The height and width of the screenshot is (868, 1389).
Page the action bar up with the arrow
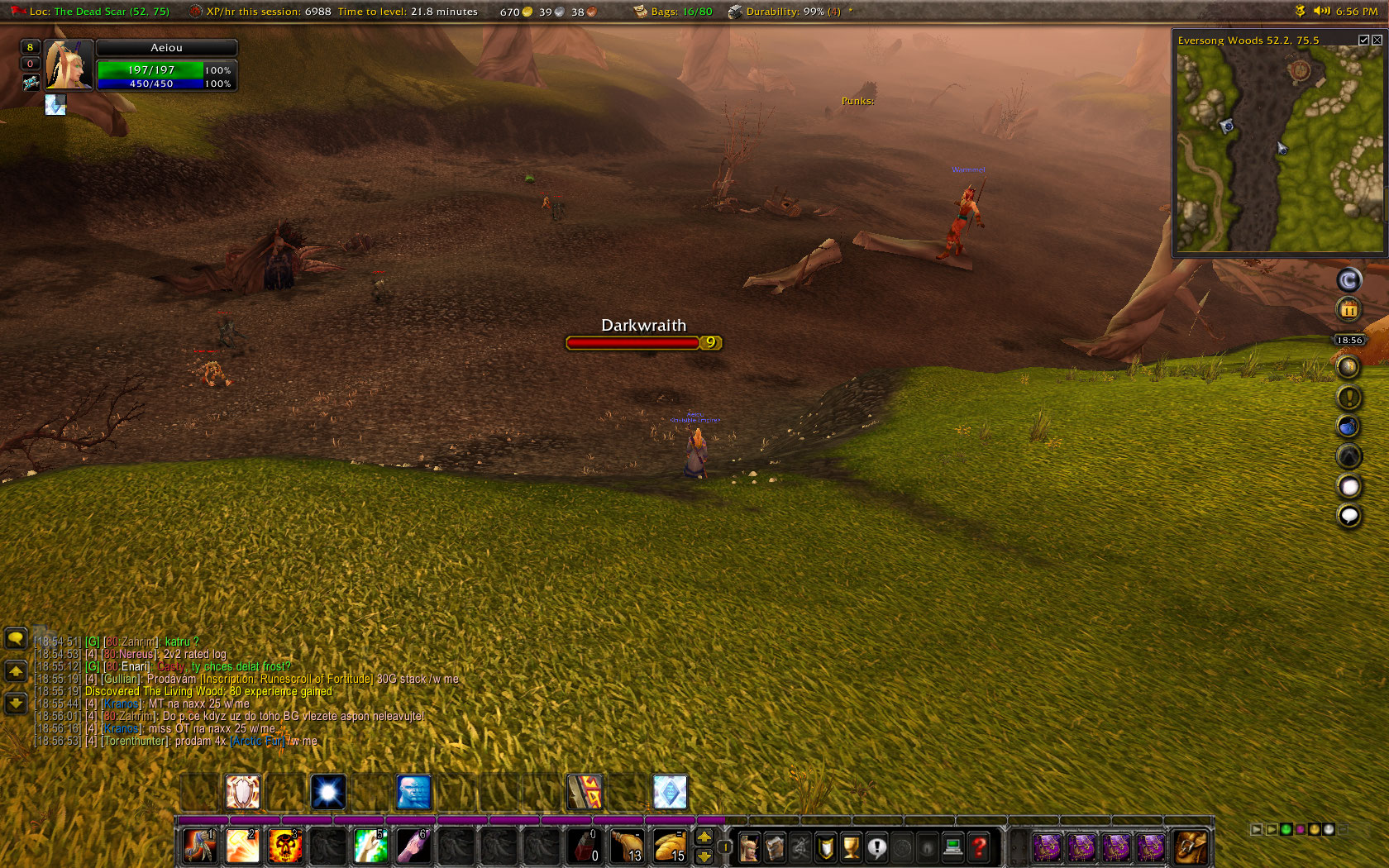click(x=704, y=837)
